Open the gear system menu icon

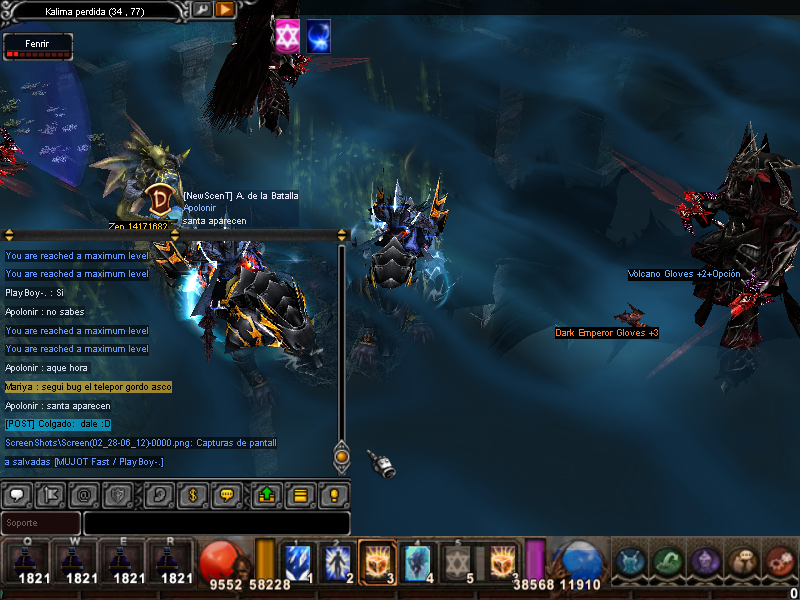click(x=779, y=562)
